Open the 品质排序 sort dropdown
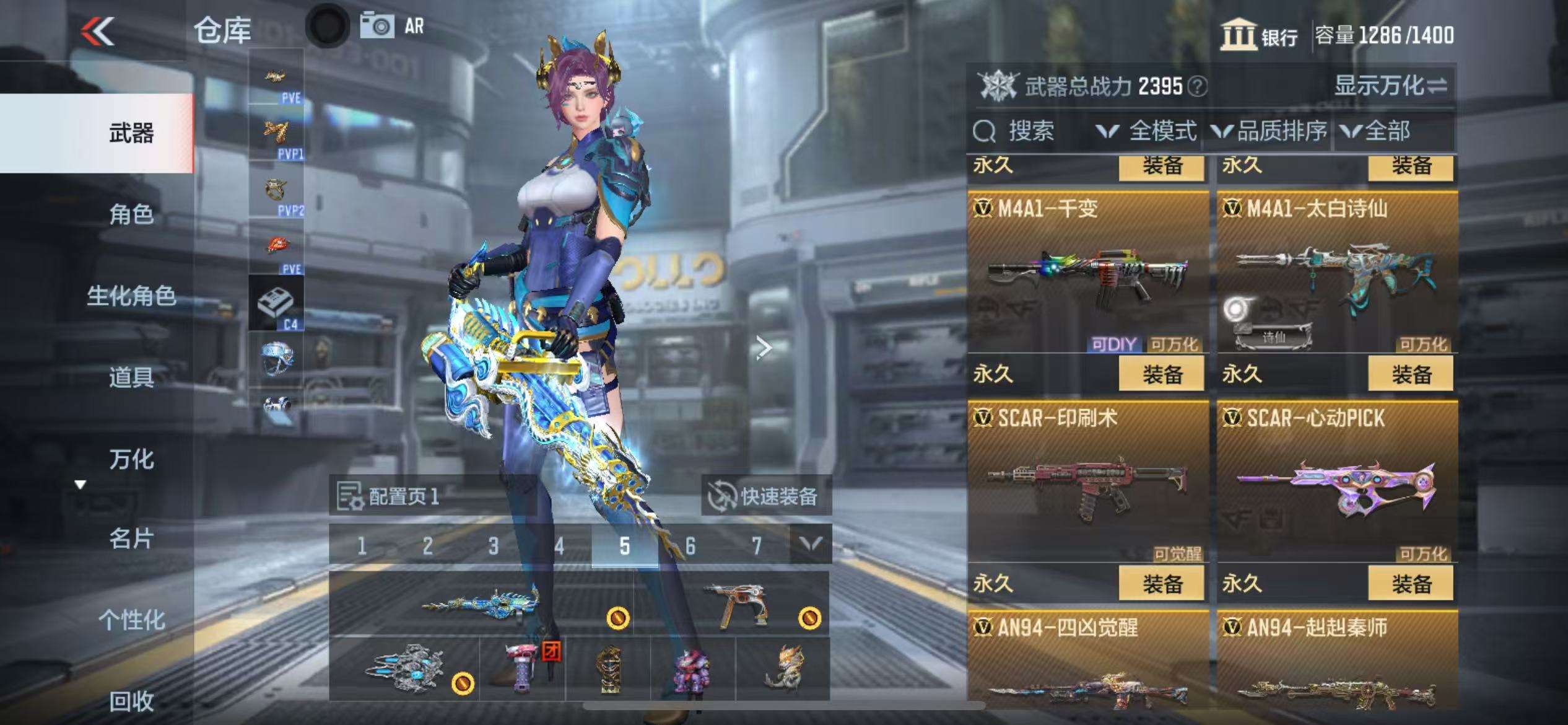This screenshot has width=1568, height=725. click(x=1270, y=131)
